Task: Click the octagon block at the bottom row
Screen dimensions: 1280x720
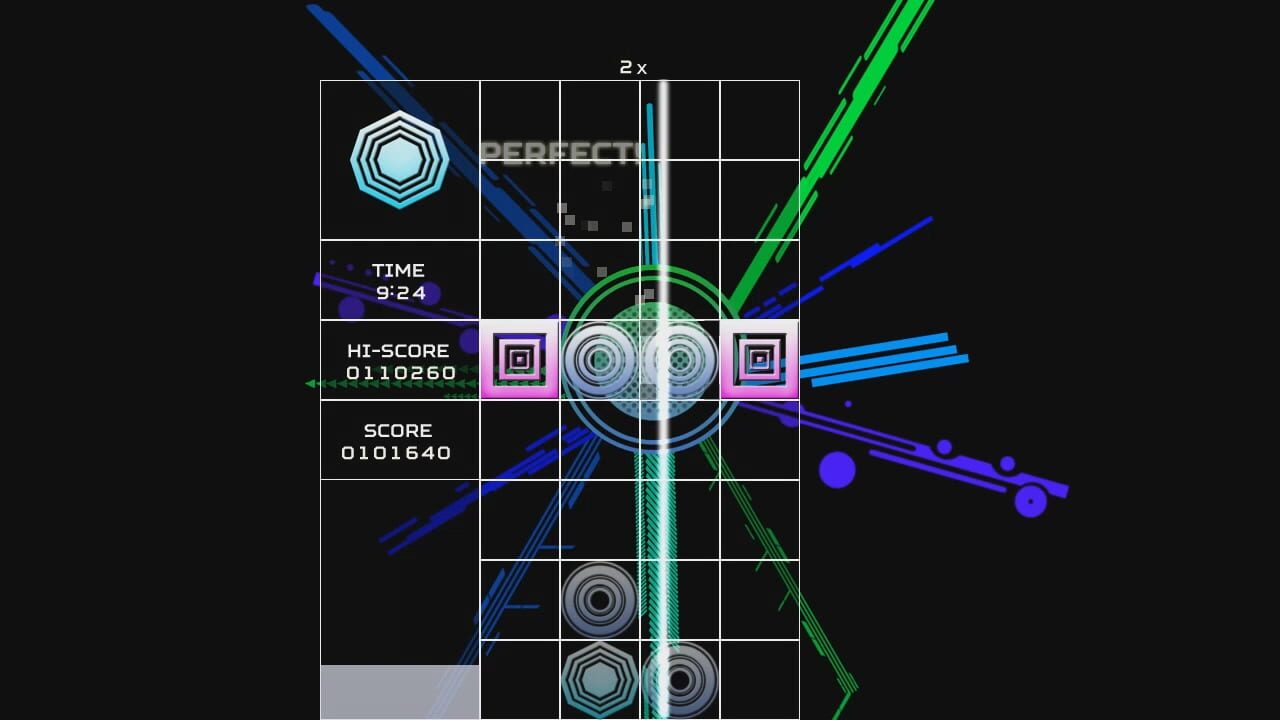Action: coord(600,680)
